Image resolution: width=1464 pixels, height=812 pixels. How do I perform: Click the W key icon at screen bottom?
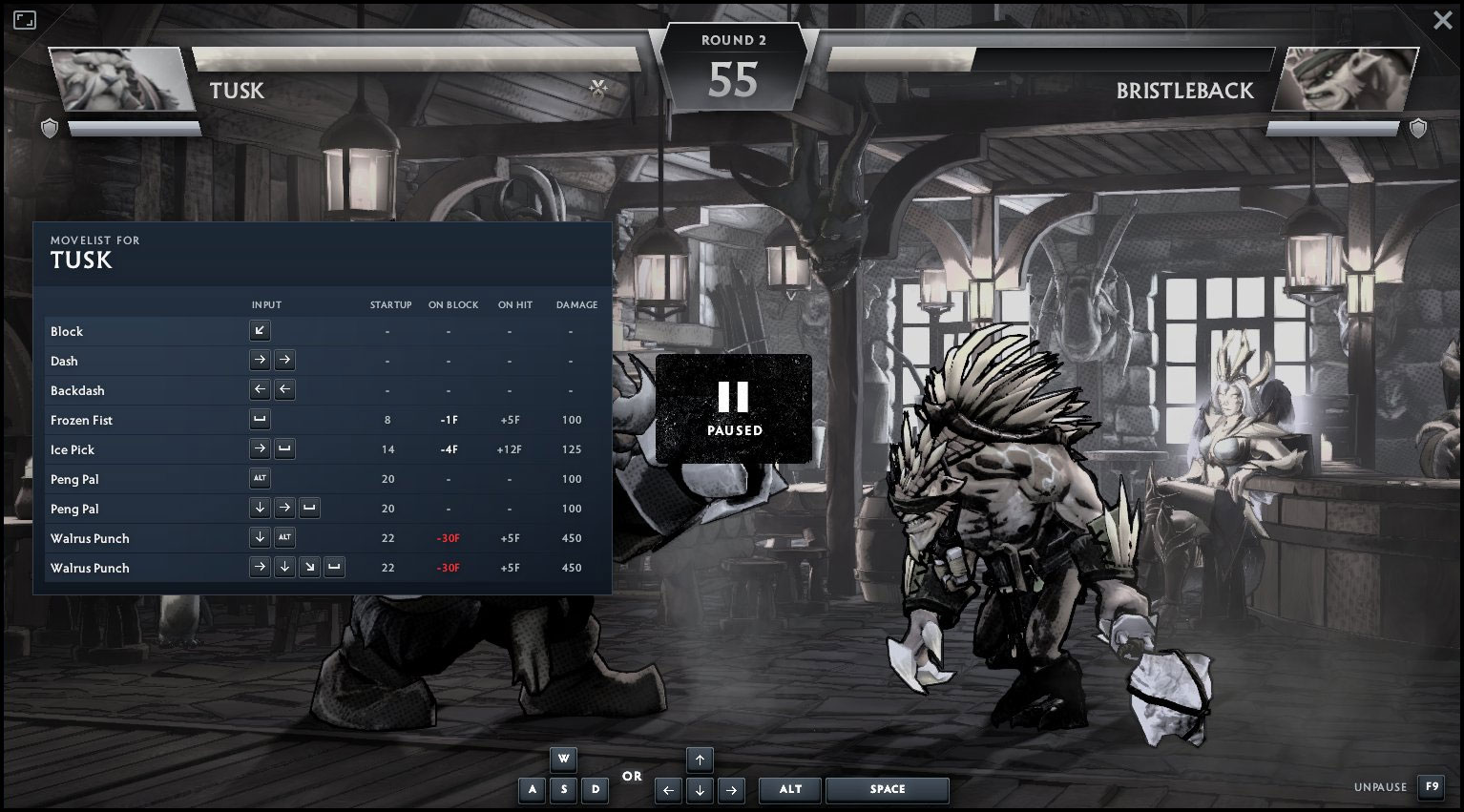pyautogui.click(x=563, y=760)
